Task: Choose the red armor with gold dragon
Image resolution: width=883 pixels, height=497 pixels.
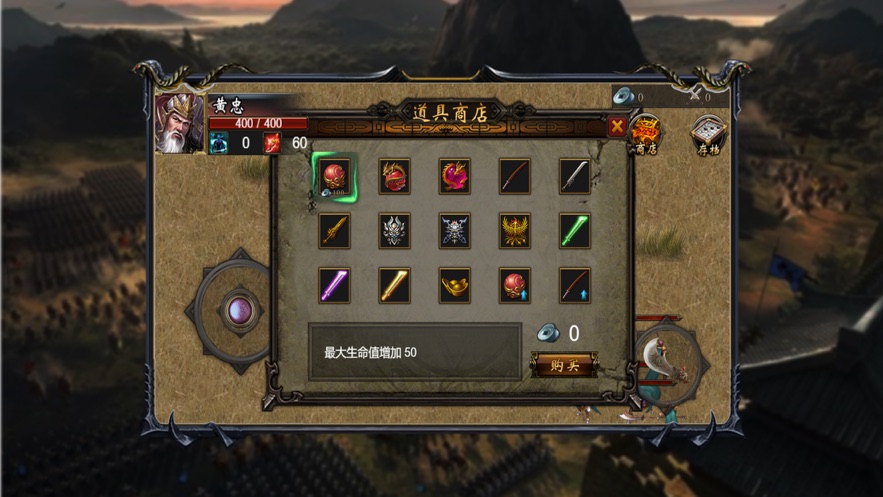Action: click(394, 176)
